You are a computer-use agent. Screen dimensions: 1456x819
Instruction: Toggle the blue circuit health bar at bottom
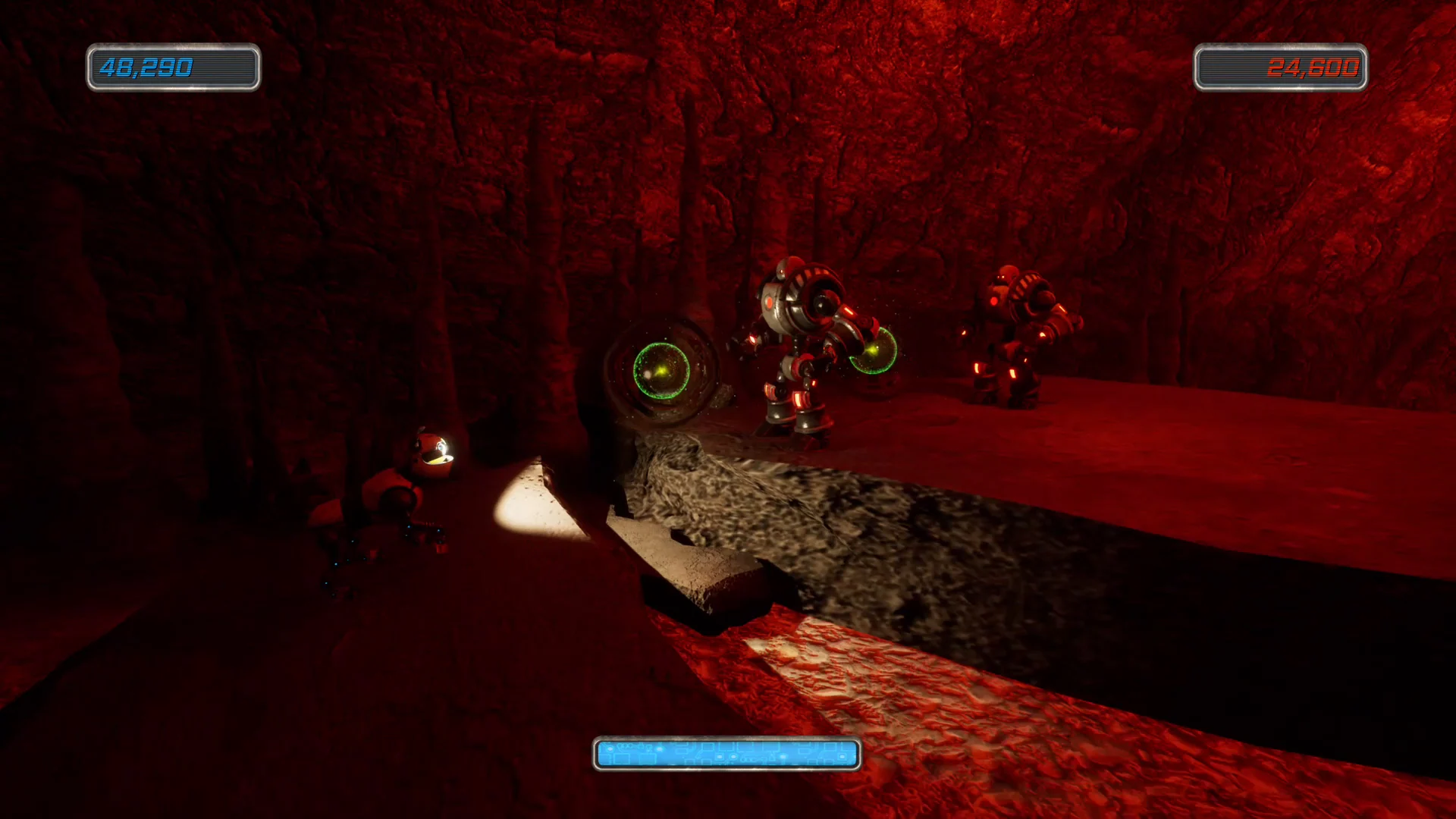click(728, 753)
